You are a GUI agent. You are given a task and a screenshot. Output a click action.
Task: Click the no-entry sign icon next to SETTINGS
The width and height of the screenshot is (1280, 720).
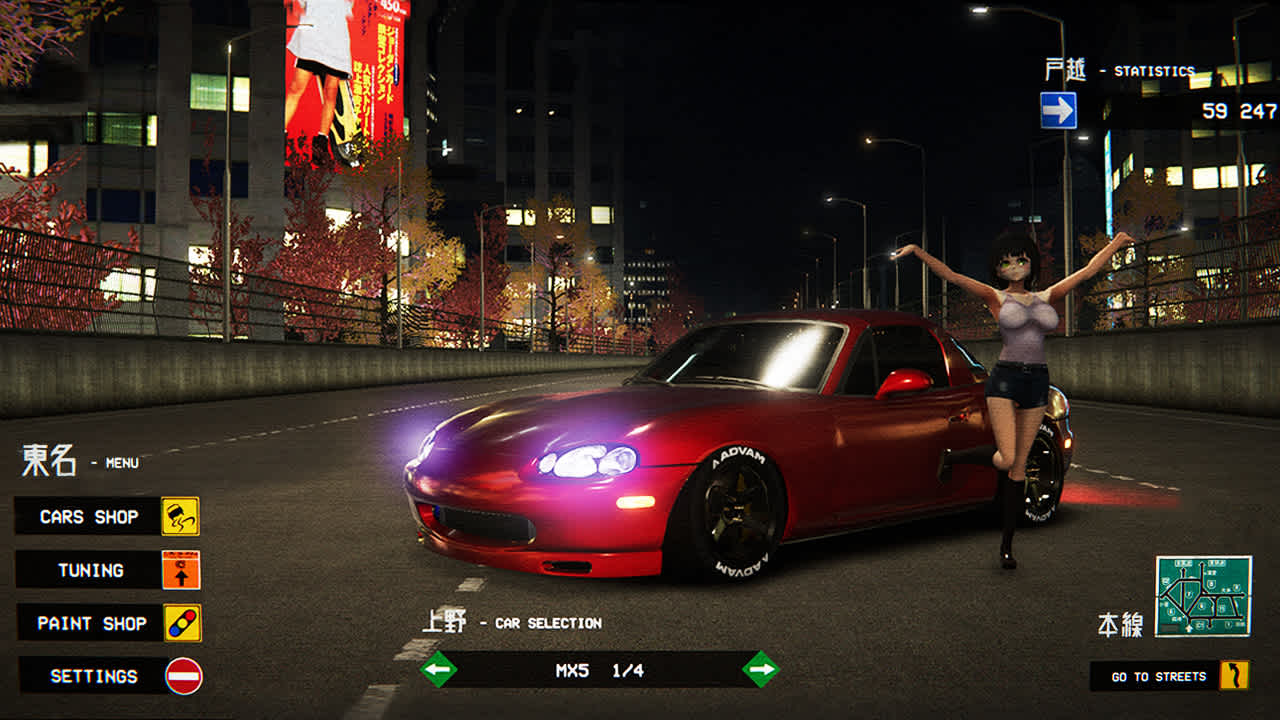click(180, 675)
